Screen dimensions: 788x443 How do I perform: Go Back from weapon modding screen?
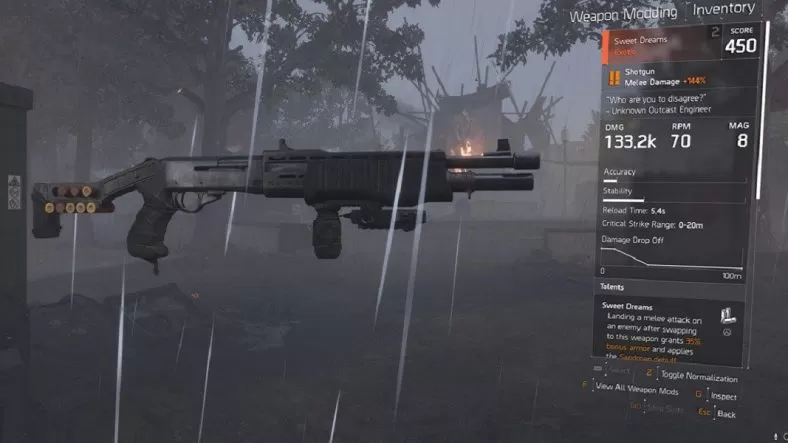(x=726, y=413)
